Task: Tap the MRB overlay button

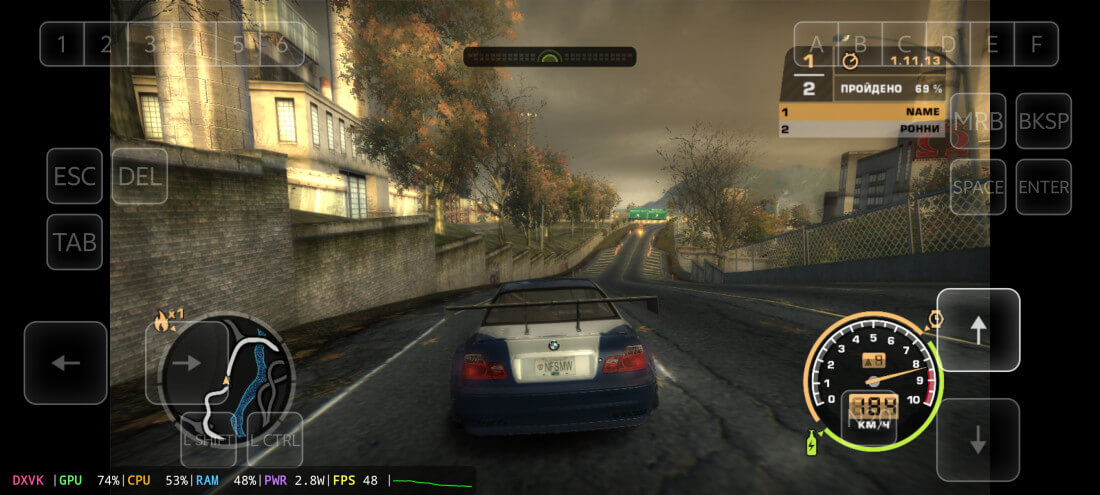Action: point(978,121)
